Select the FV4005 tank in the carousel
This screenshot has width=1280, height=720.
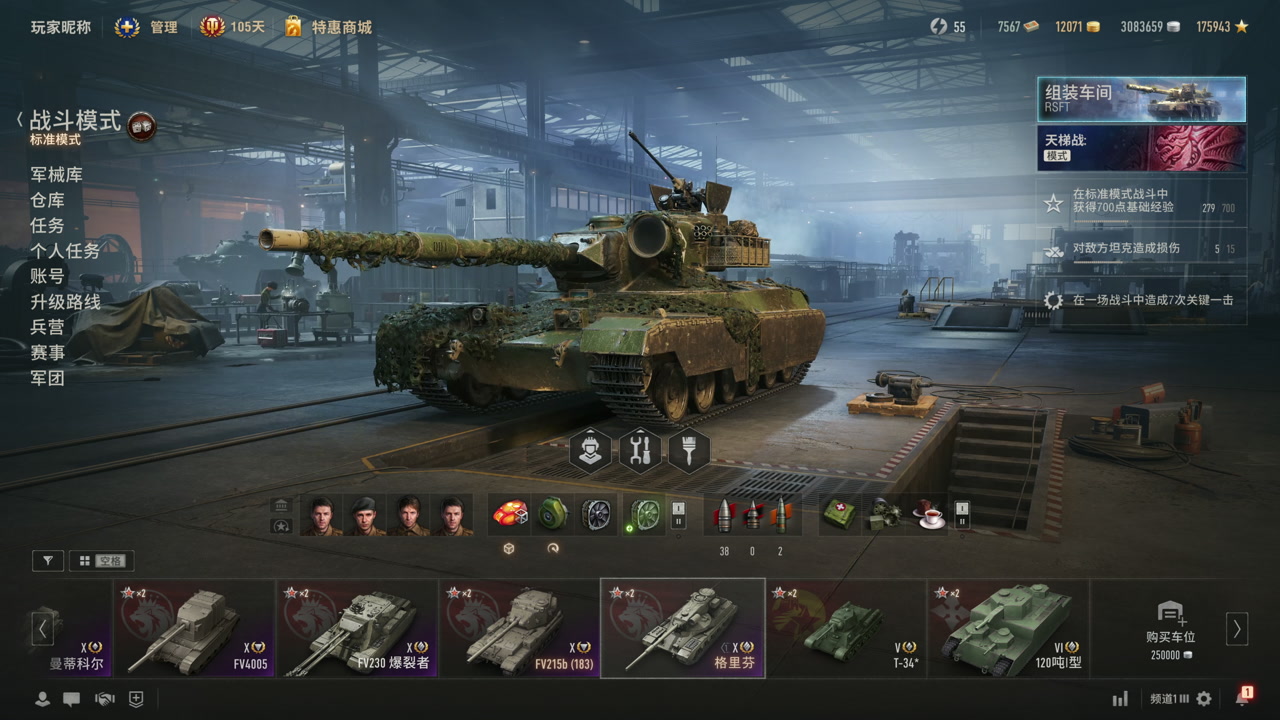pos(194,628)
